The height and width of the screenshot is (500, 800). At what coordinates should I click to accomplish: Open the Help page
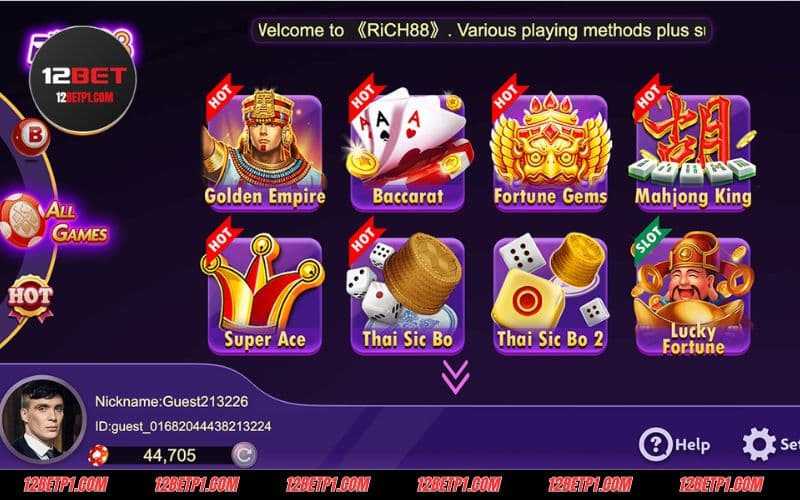pos(675,444)
